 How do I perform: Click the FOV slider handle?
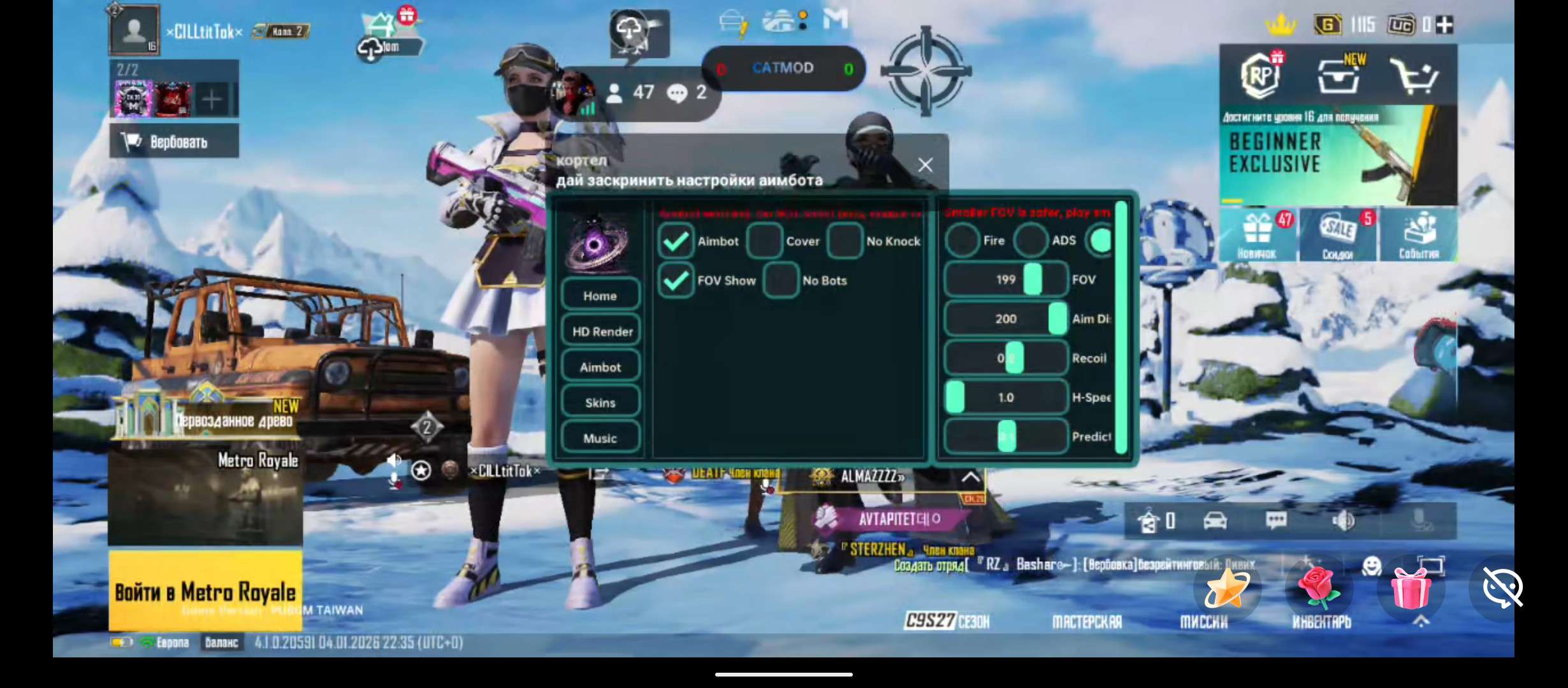1033,280
